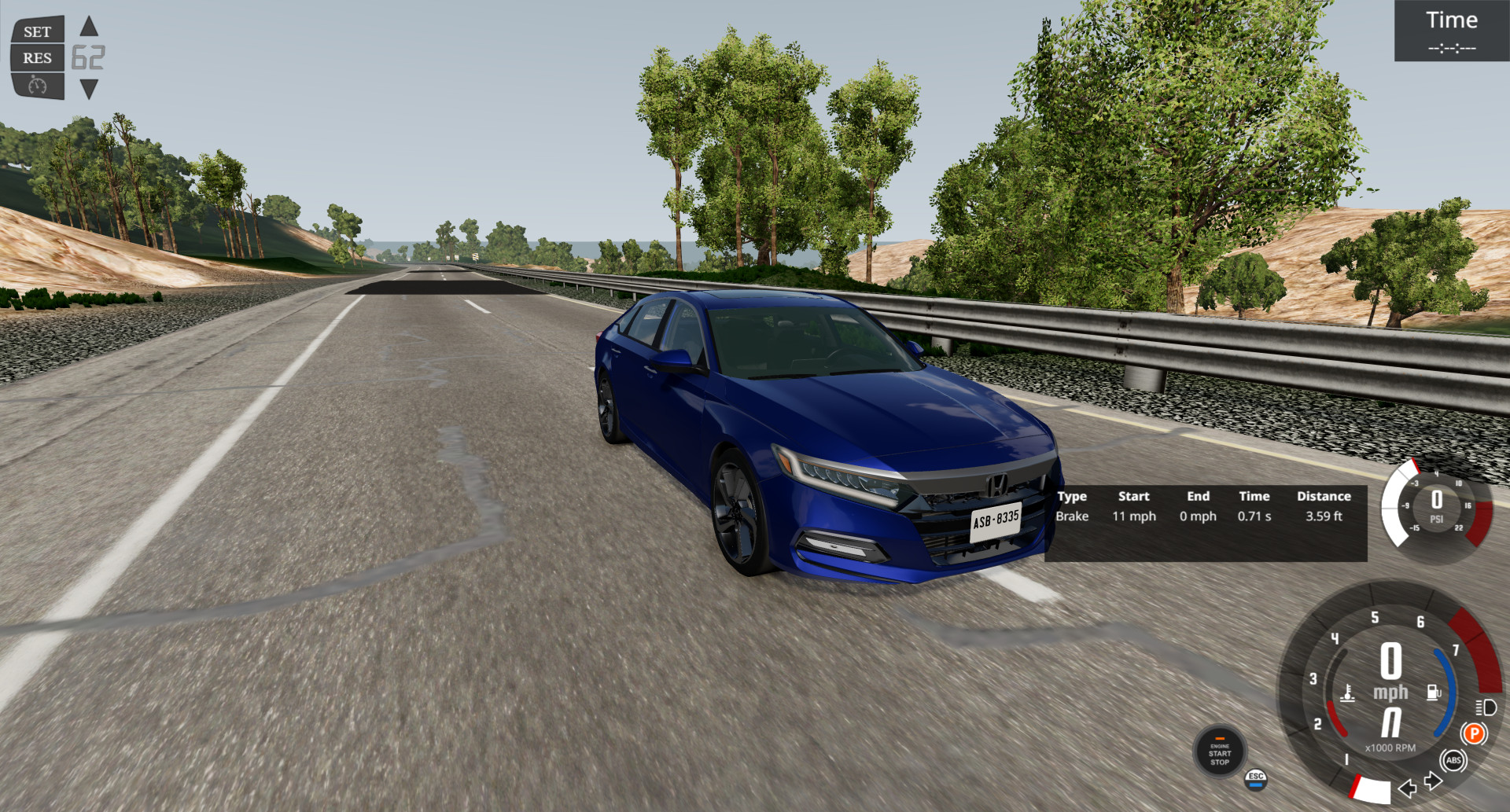Increase cruise speed with the up arrow

click(x=89, y=26)
